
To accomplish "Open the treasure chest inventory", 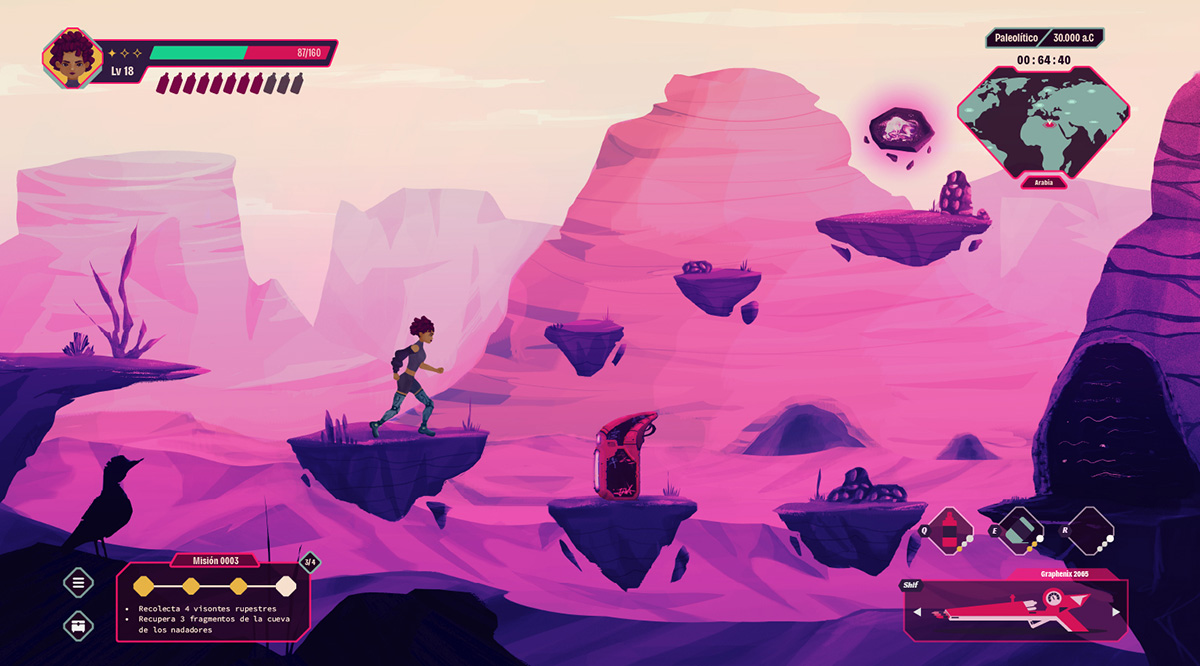I will pyautogui.click(x=78, y=626).
